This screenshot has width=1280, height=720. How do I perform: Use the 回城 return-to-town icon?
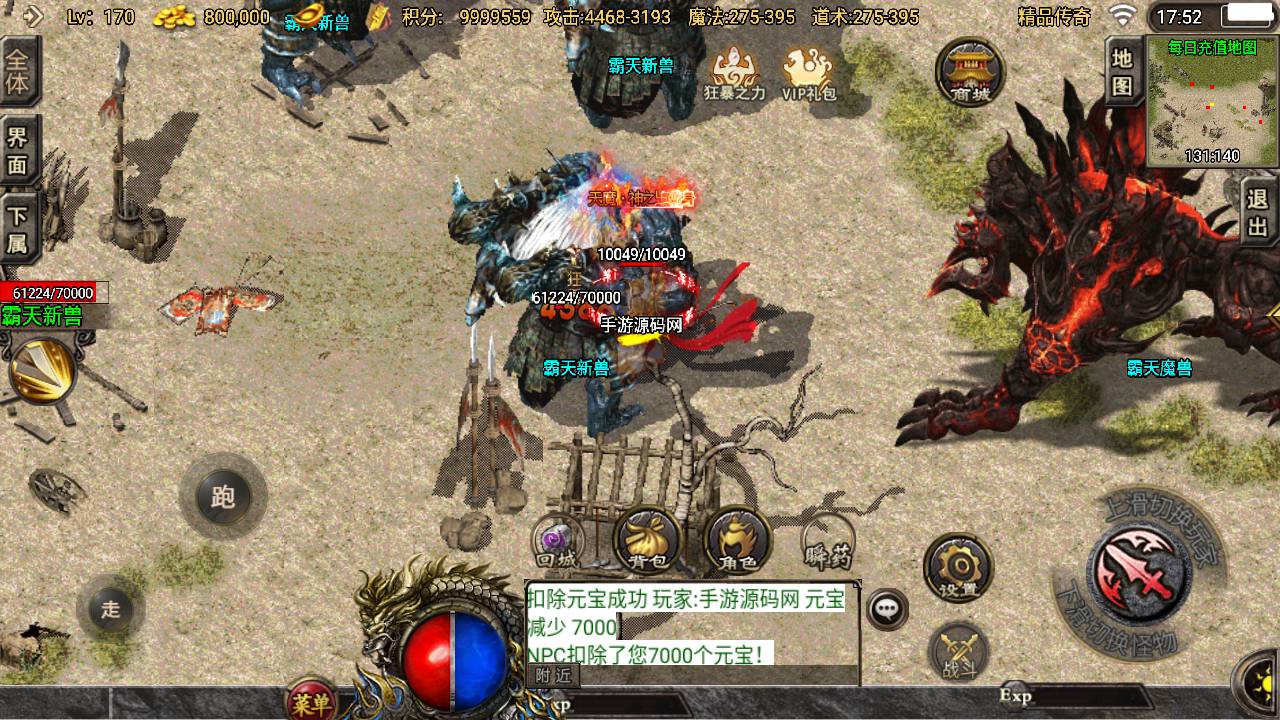coord(559,539)
